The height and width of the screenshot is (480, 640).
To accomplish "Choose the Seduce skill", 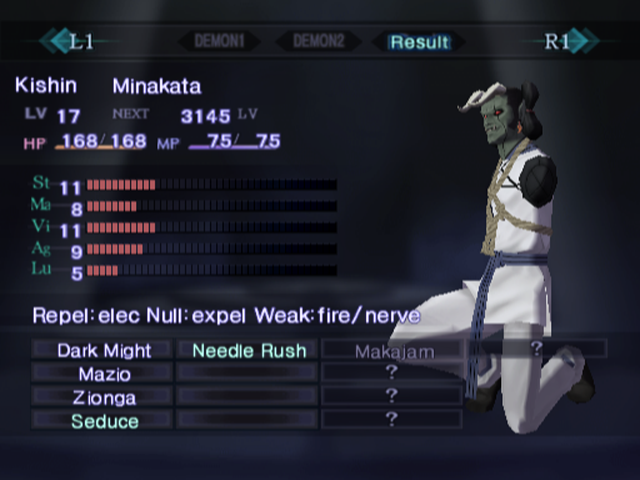I will click(104, 421).
